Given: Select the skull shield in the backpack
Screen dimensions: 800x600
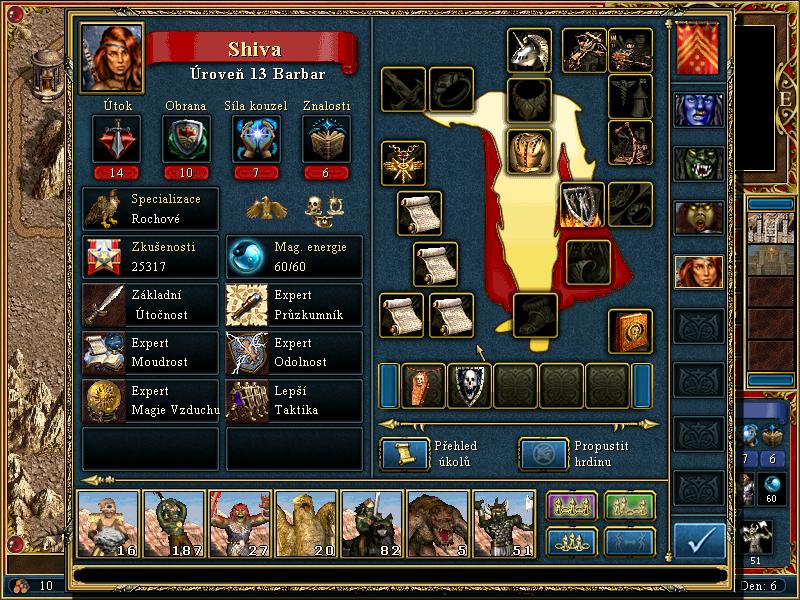Looking at the screenshot, I should pos(469,385).
